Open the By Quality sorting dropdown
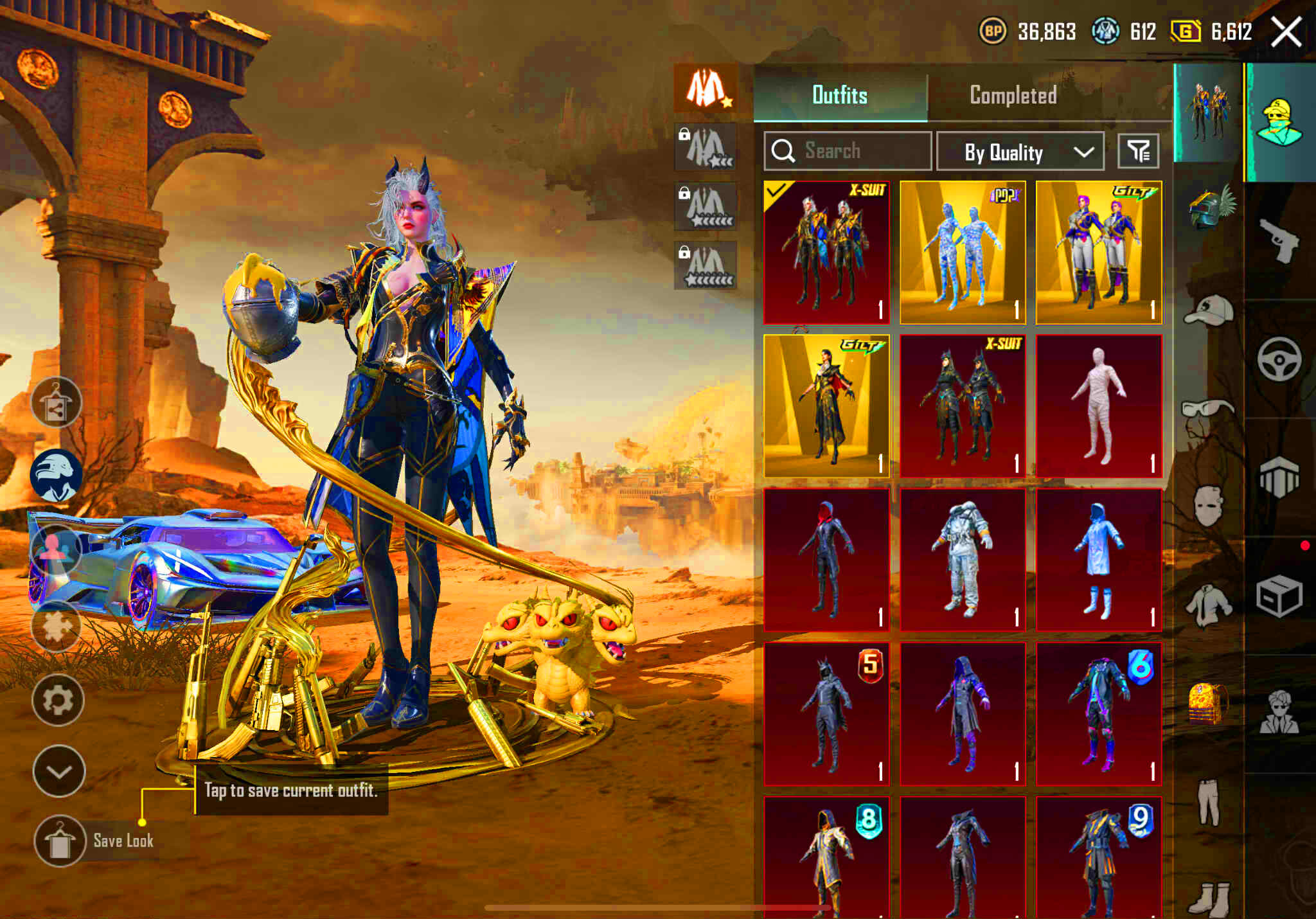Screen dimensions: 1316x919 (x=1020, y=152)
